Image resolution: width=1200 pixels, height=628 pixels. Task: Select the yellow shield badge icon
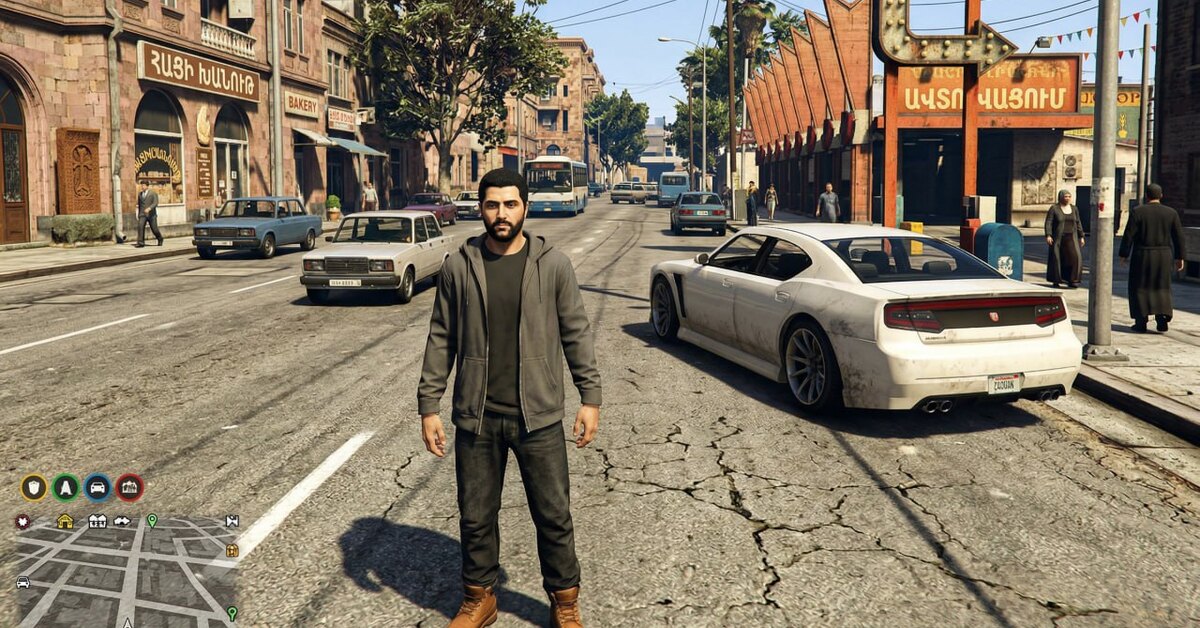click(x=34, y=488)
